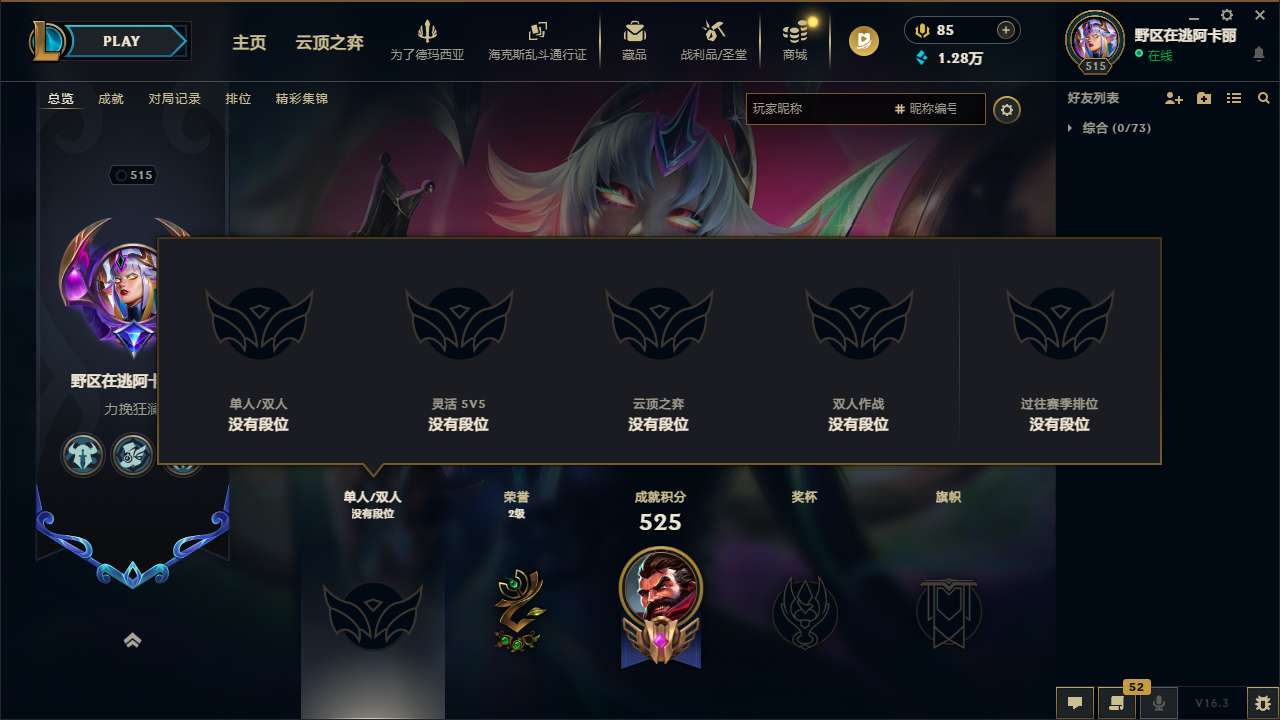Toggle the chat bubble window
The height and width of the screenshot is (720, 1280).
(1075, 703)
